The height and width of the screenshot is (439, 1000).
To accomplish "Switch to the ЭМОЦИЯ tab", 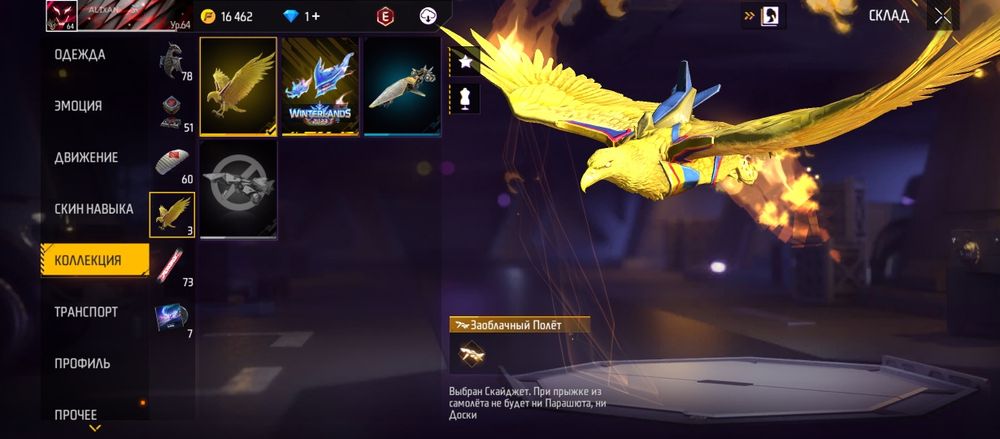I will coord(78,106).
